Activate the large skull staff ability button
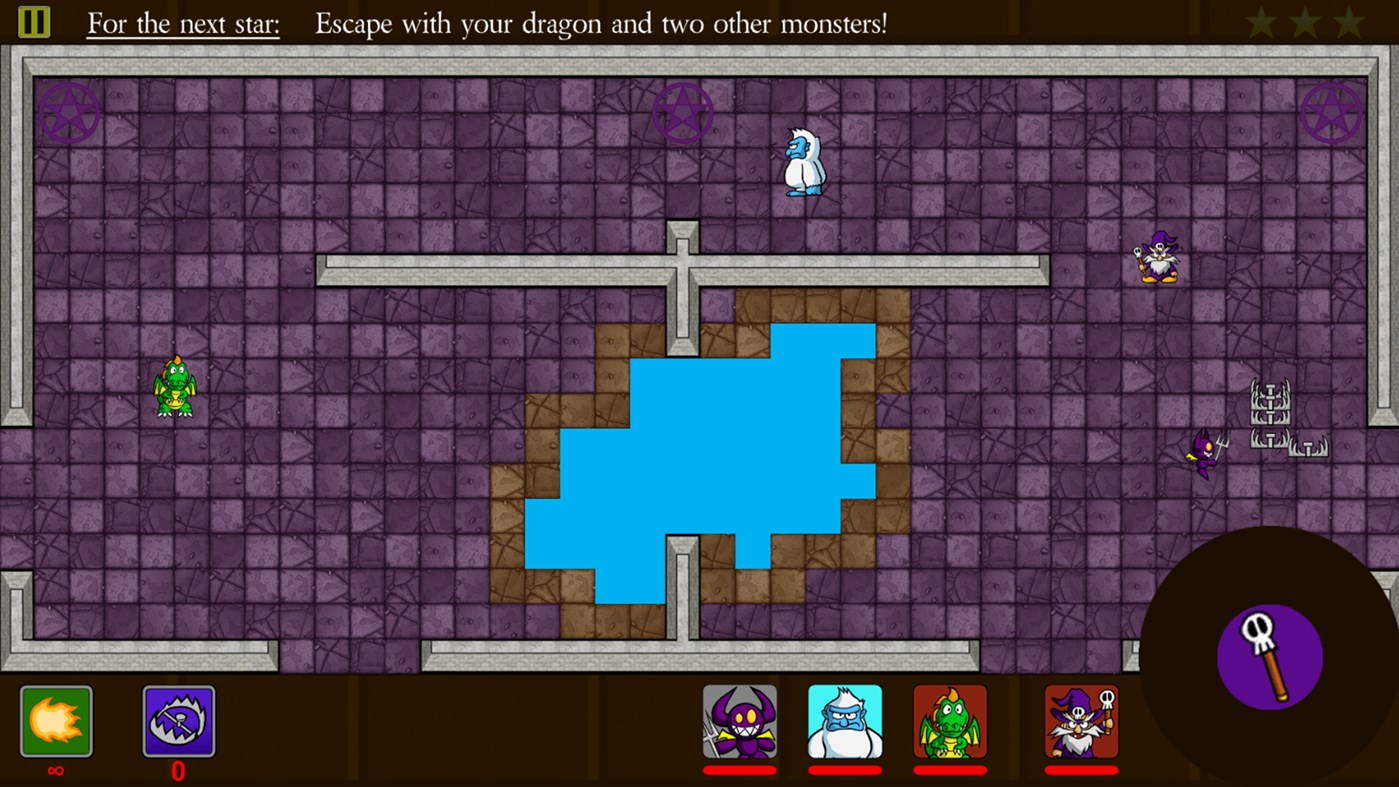1399x787 pixels. 1270,655
